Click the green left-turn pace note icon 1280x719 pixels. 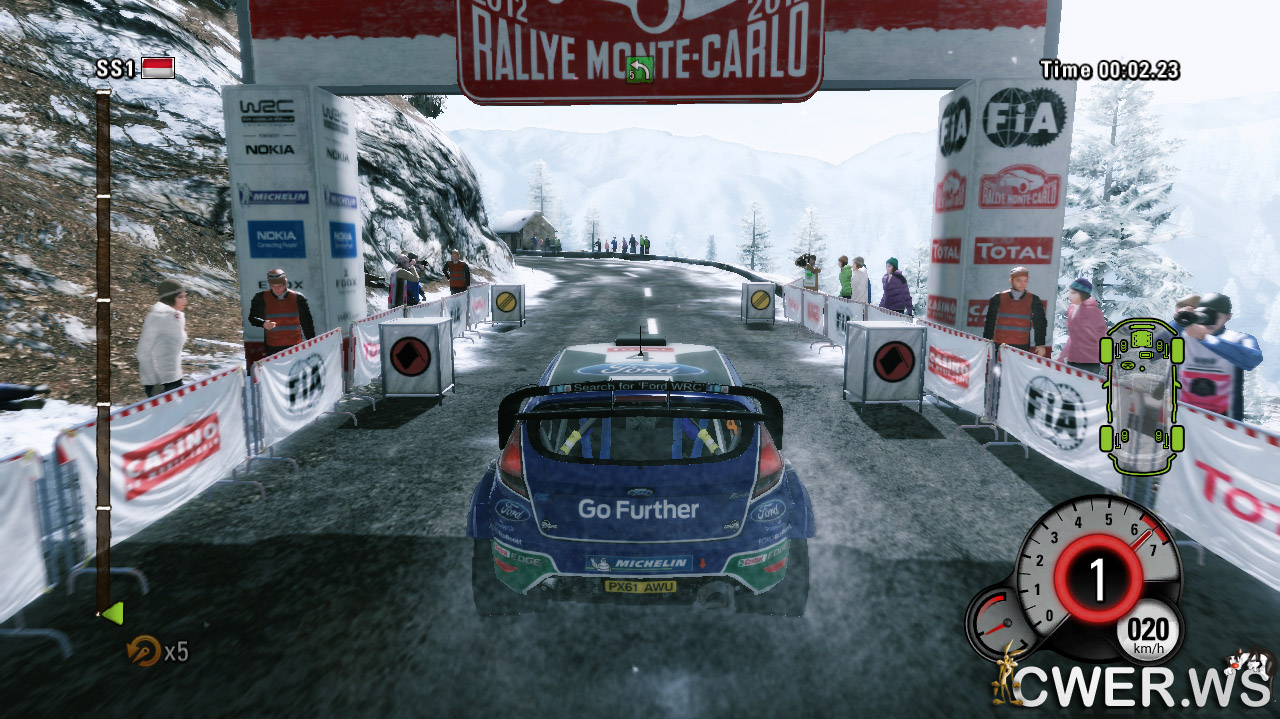click(639, 70)
